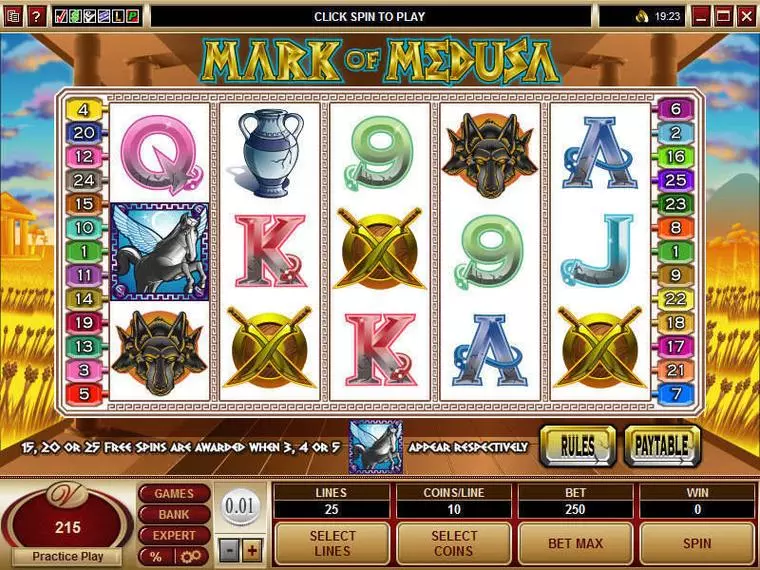Open the GAMES menu

pyautogui.click(x=174, y=494)
